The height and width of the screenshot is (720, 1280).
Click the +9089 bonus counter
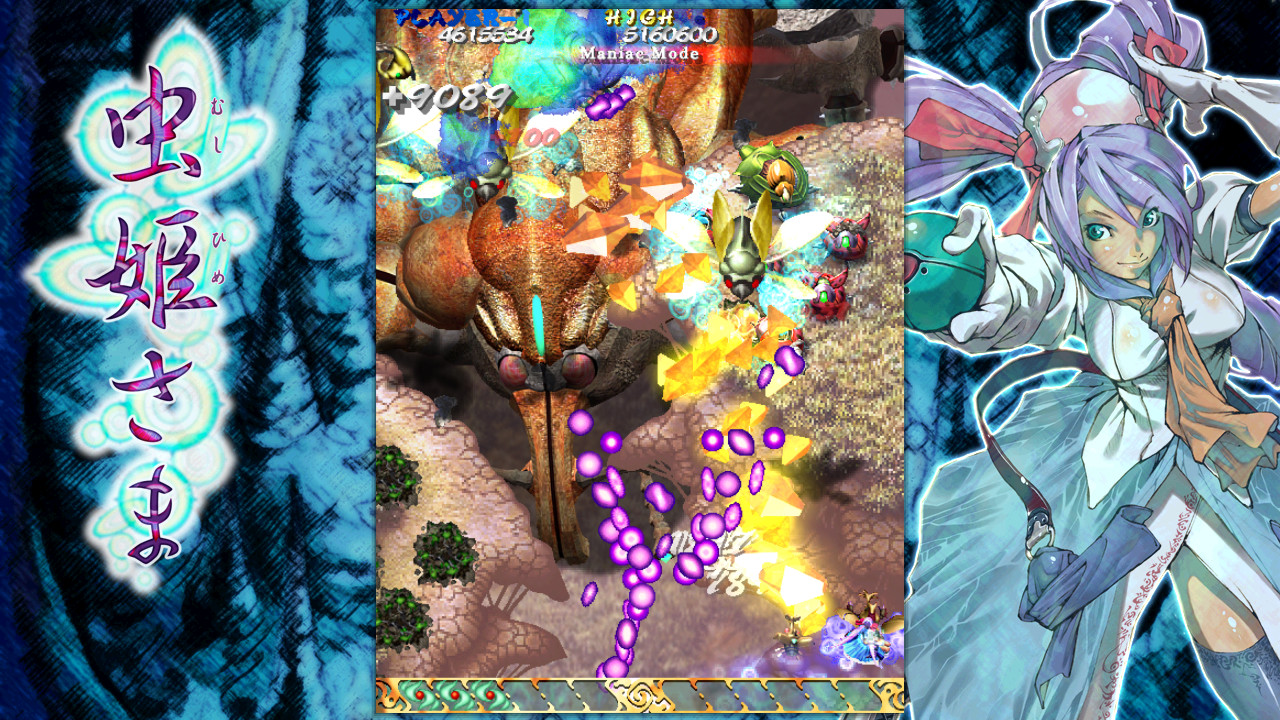[450, 97]
